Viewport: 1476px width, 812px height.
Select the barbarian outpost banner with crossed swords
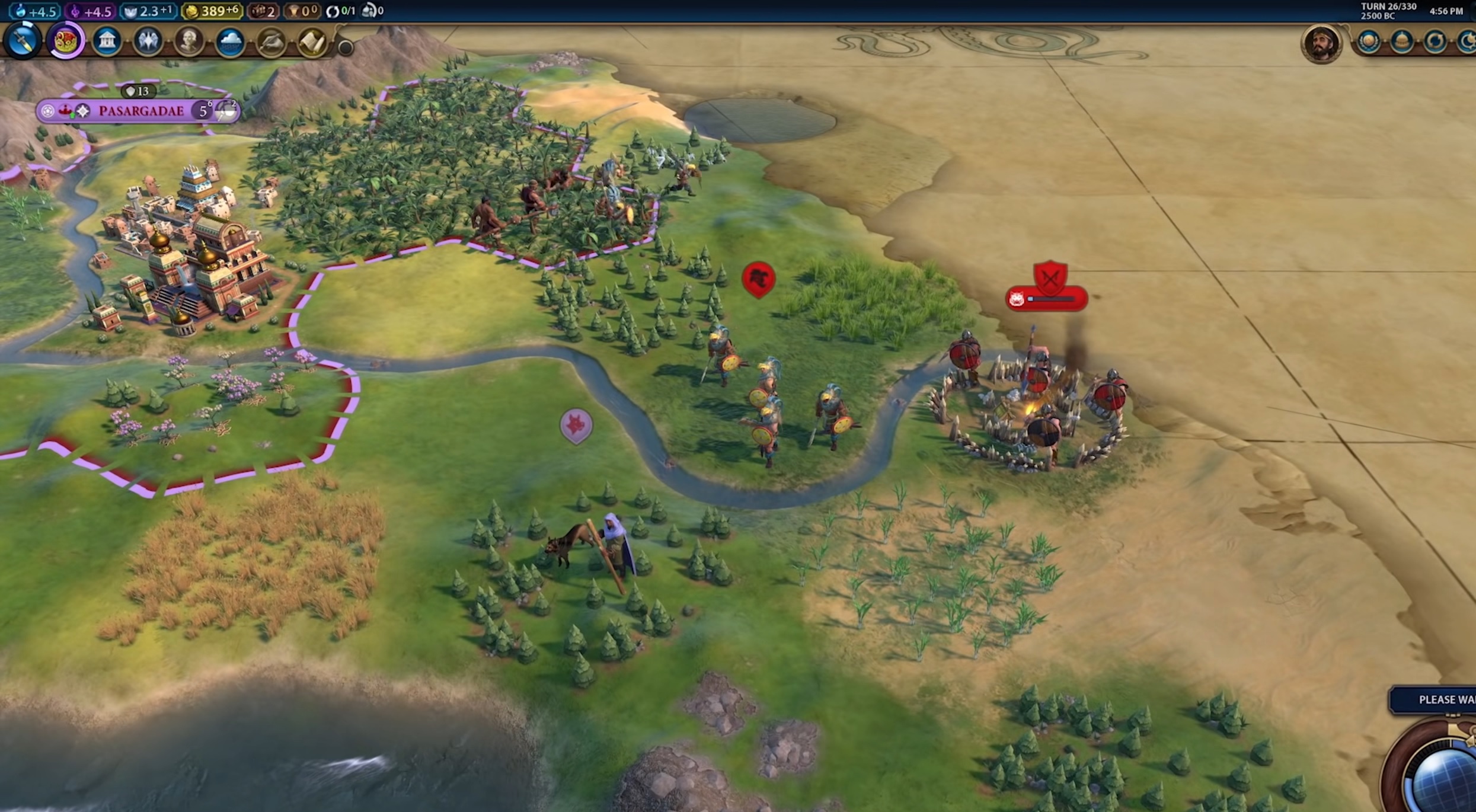point(1050,278)
